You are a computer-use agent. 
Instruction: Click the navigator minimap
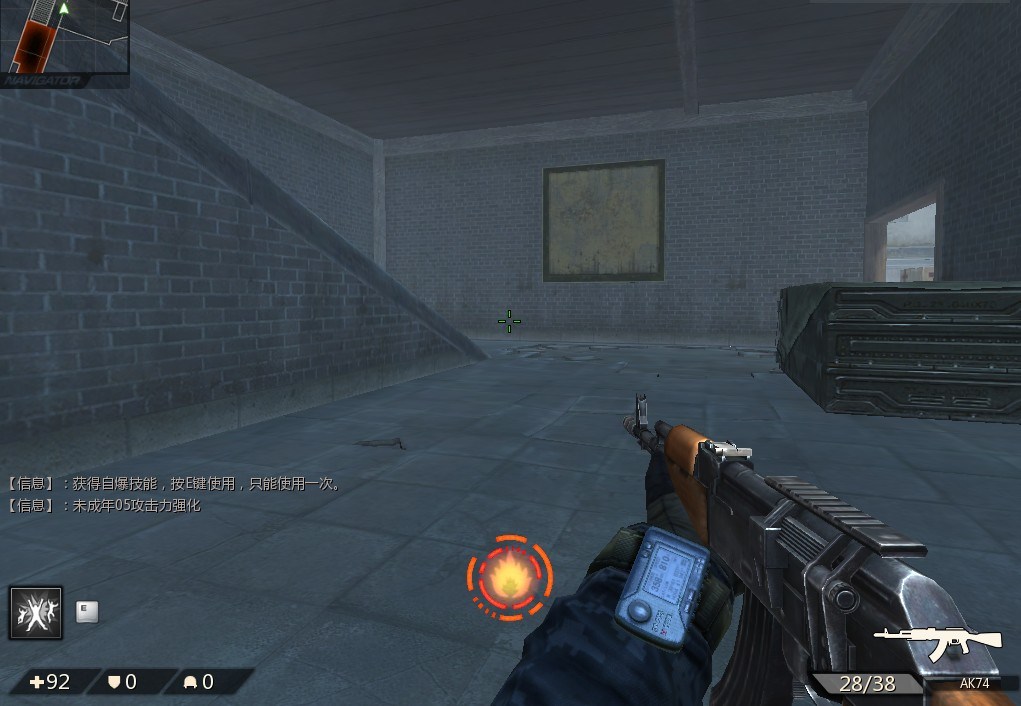(x=64, y=37)
